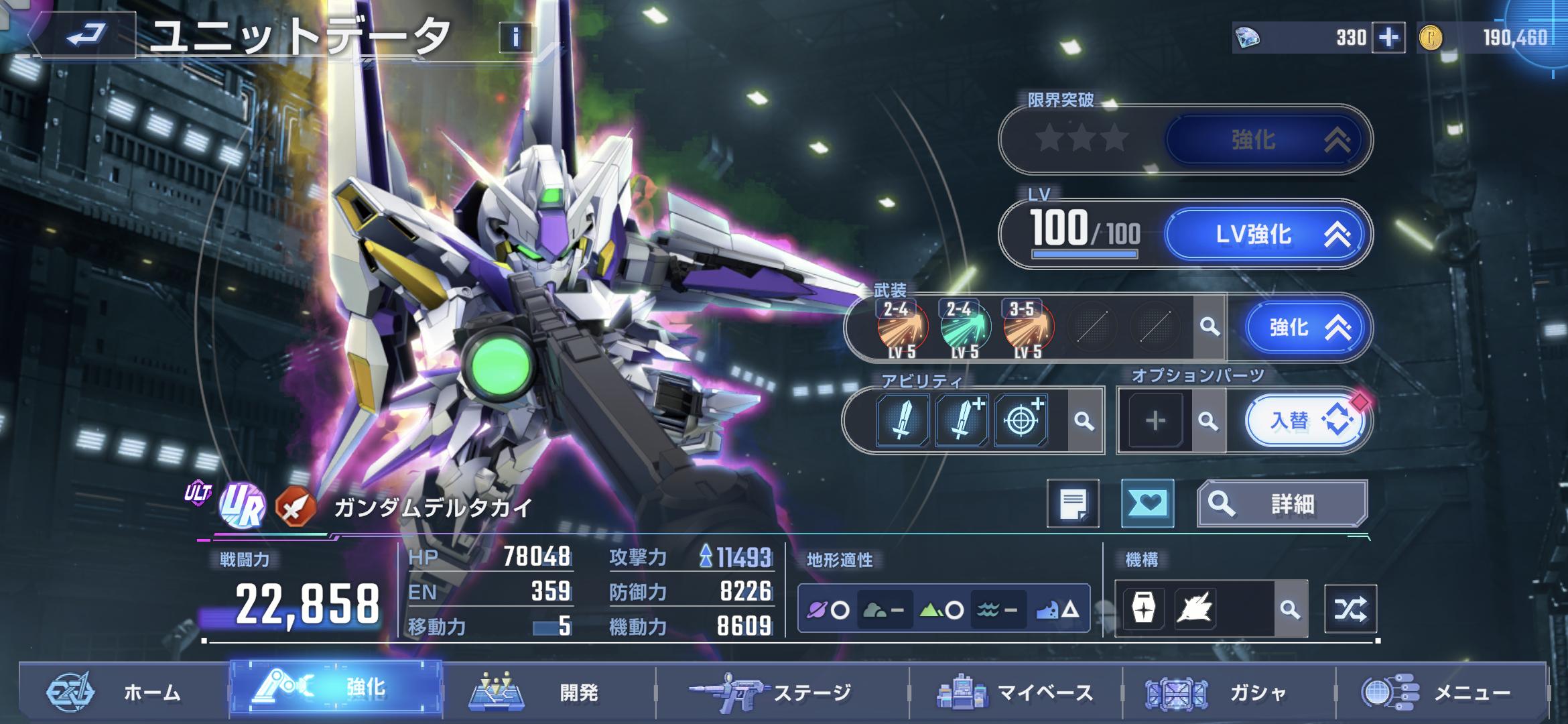Image resolution: width=1568 pixels, height=724 pixels.
Task: Open the notes document icon
Action: (1073, 503)
